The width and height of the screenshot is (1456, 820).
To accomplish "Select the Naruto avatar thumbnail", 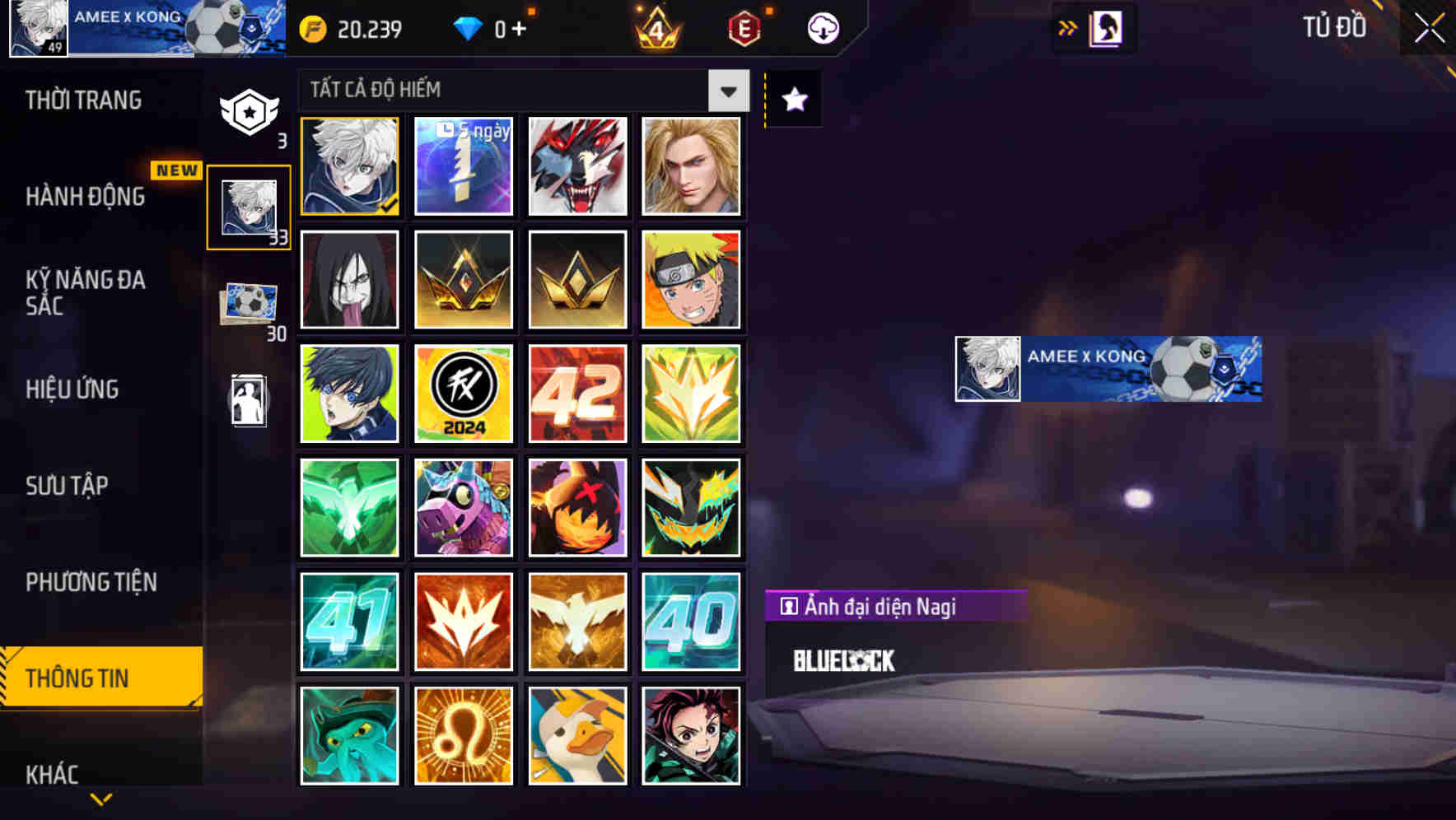I will 692,280.
